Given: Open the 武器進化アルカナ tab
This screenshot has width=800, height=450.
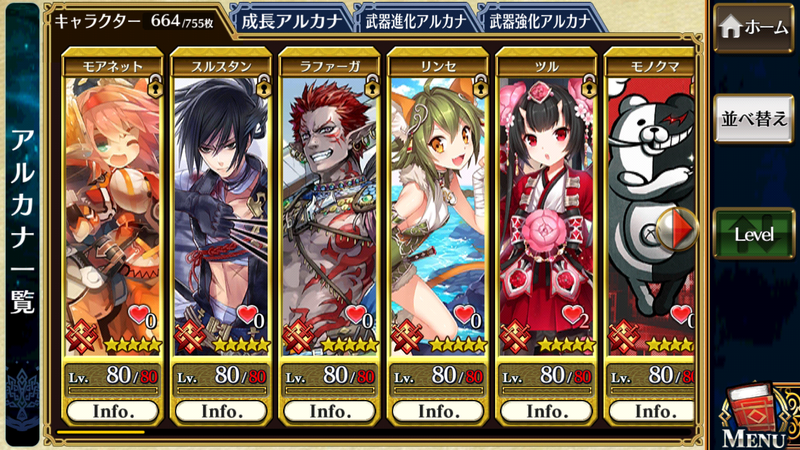Looking at the screenshot, I should (x=415, y=19).
